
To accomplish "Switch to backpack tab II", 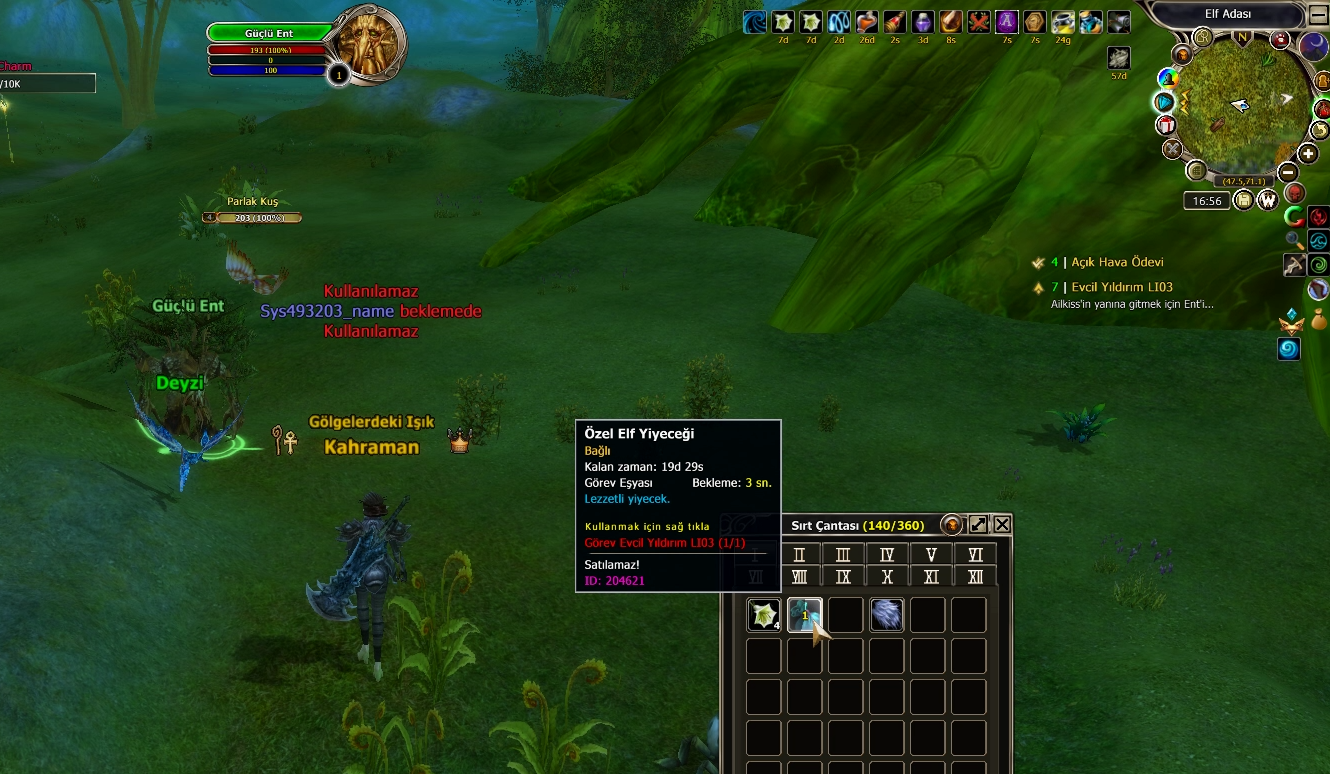I will pyautogui.click(x=798, y=555).
